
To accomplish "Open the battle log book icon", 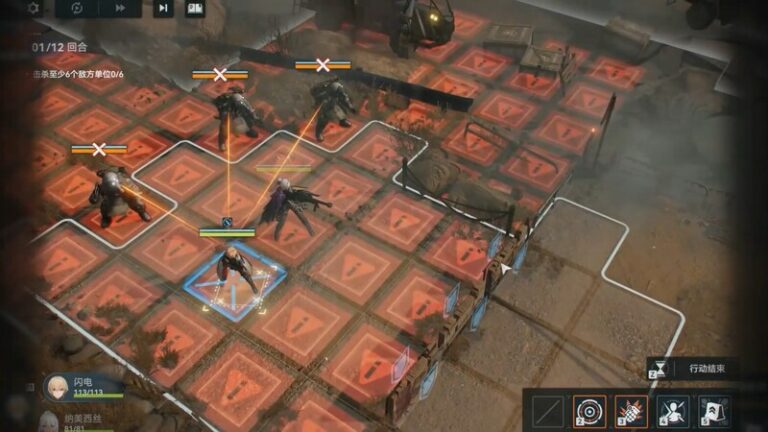I will tap(195, 8).
